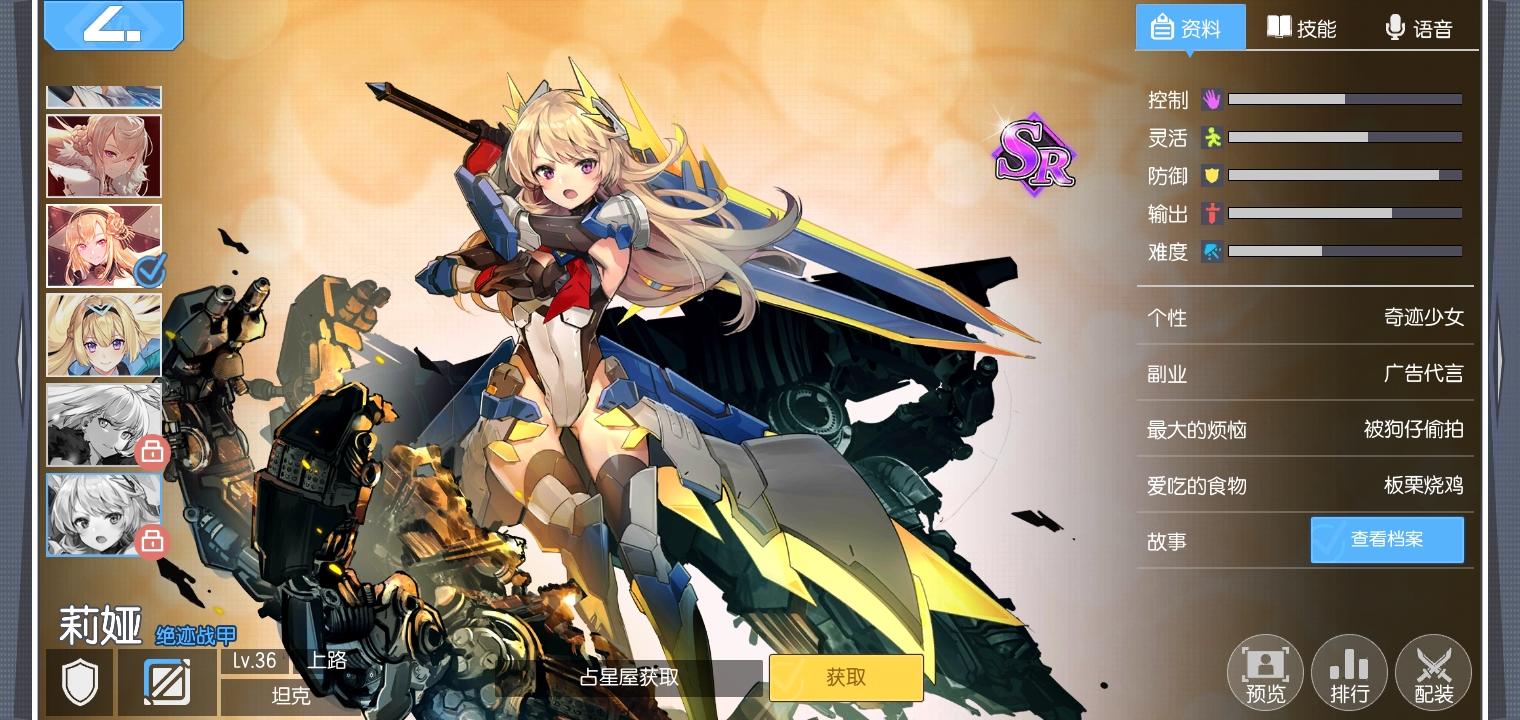The width and height of the screenshot is (1520, 720).
Task: Expand the 坦克 role option
Action: click(x=290, y=697)
